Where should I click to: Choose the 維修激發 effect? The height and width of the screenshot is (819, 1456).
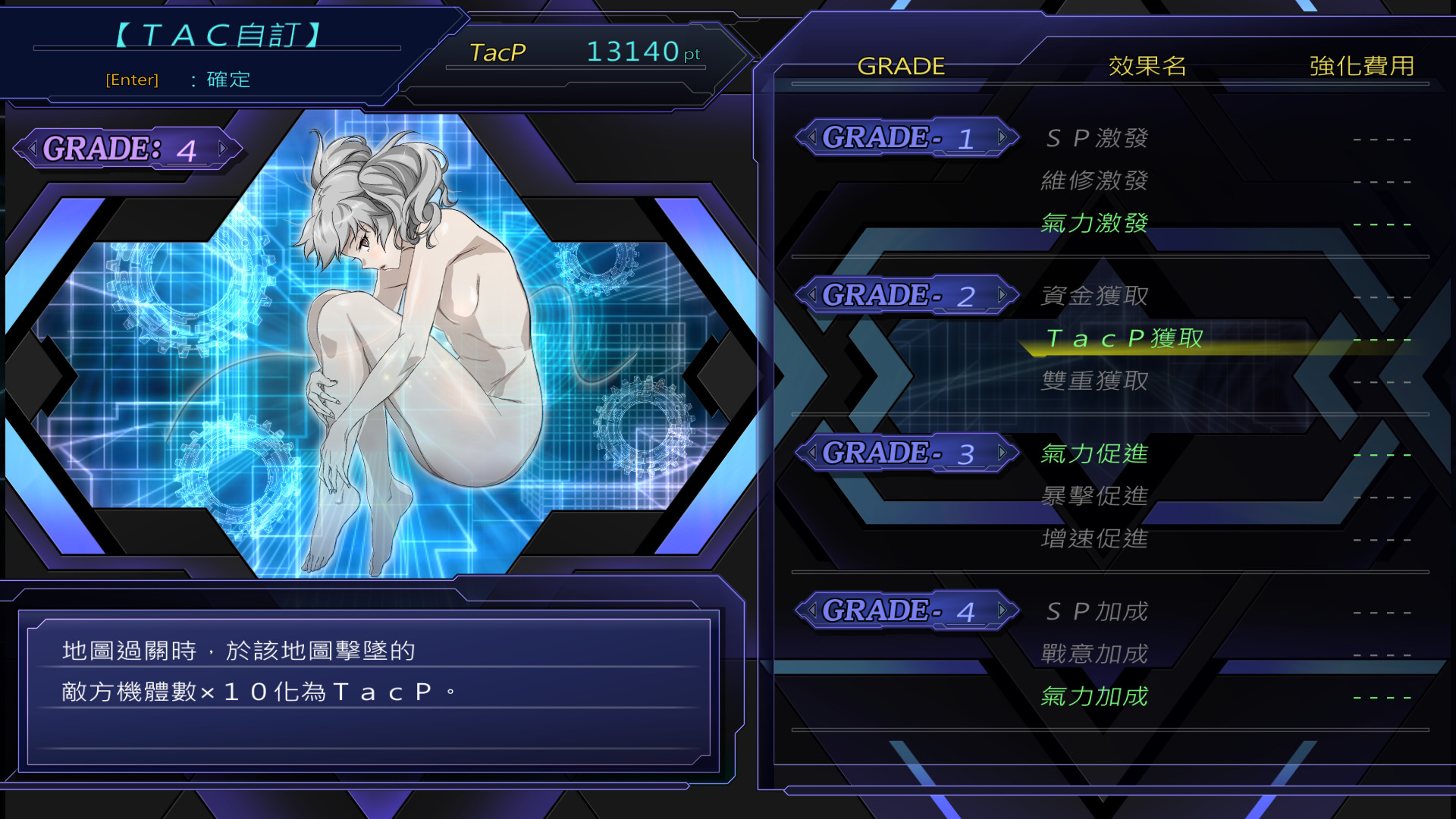1094,180
